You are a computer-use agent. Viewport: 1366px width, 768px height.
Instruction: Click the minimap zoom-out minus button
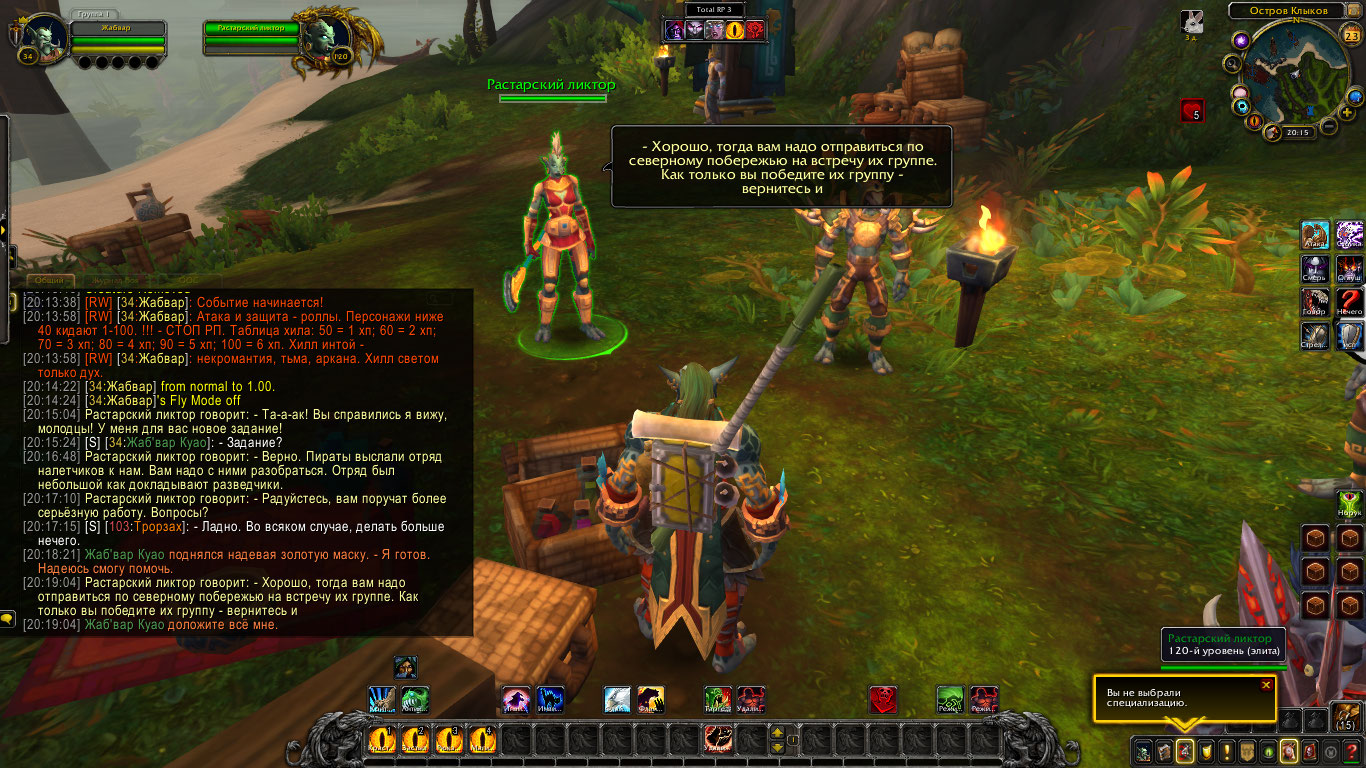point(1329,126)
